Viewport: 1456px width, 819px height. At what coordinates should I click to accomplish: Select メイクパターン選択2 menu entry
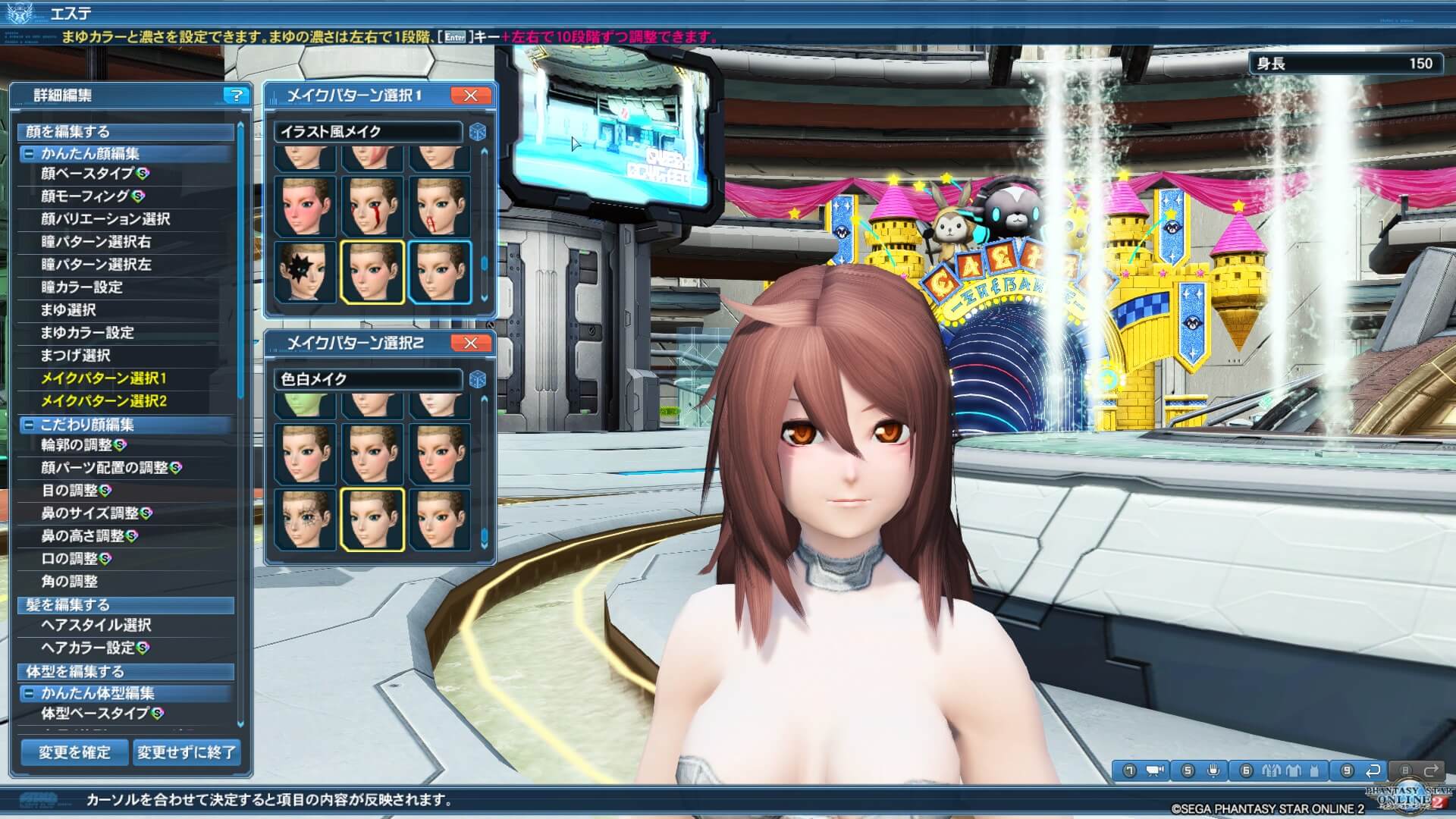point(104,401)
